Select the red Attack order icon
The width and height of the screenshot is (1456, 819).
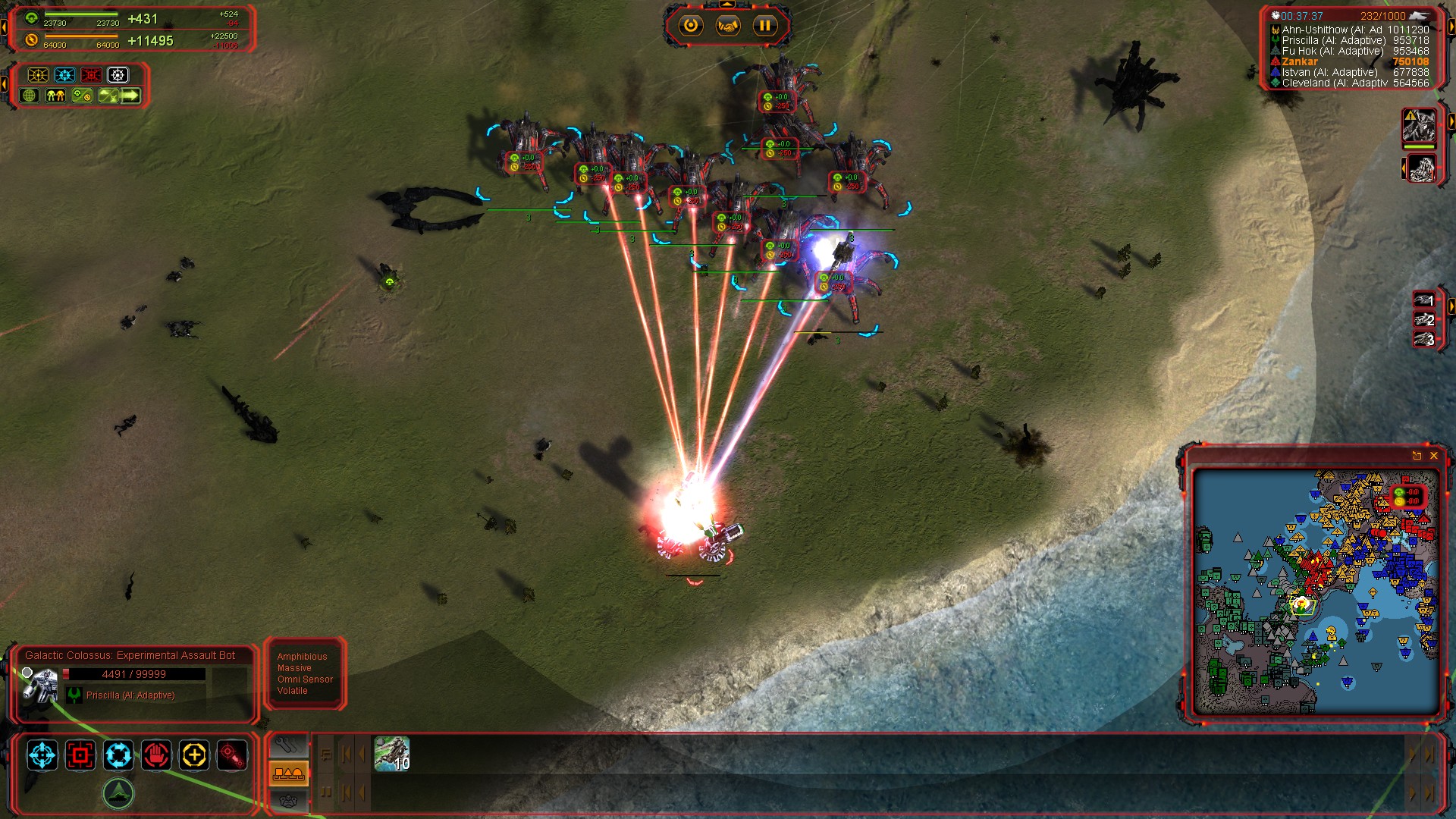[80, 755]
